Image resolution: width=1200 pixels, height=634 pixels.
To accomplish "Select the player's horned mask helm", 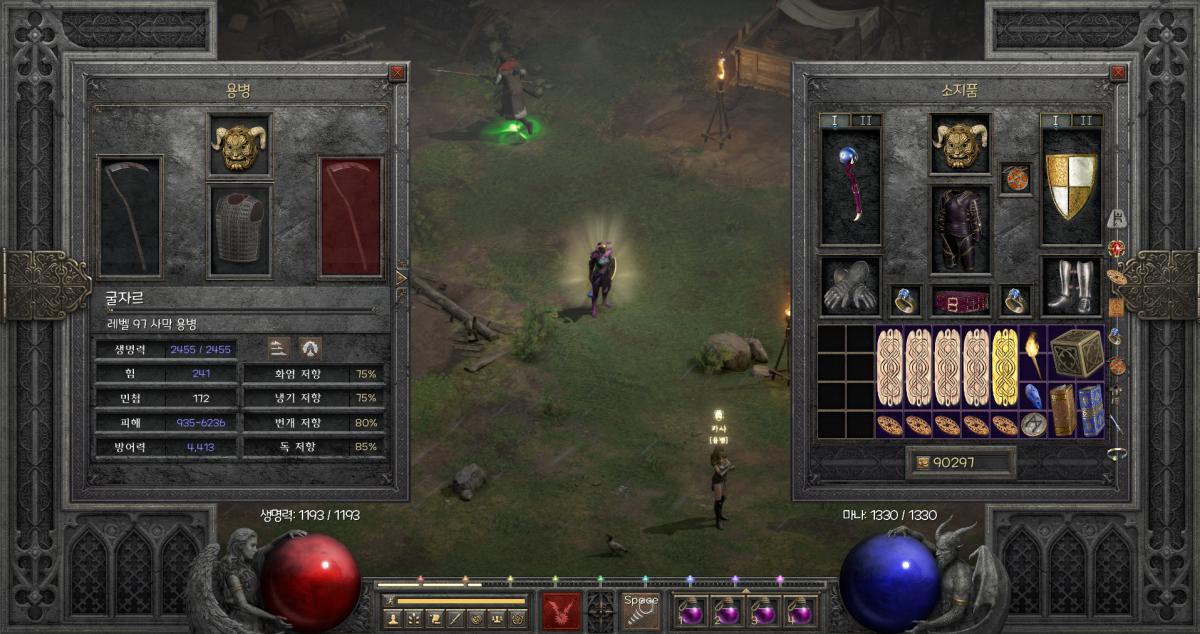I will (x=960, y=146).
